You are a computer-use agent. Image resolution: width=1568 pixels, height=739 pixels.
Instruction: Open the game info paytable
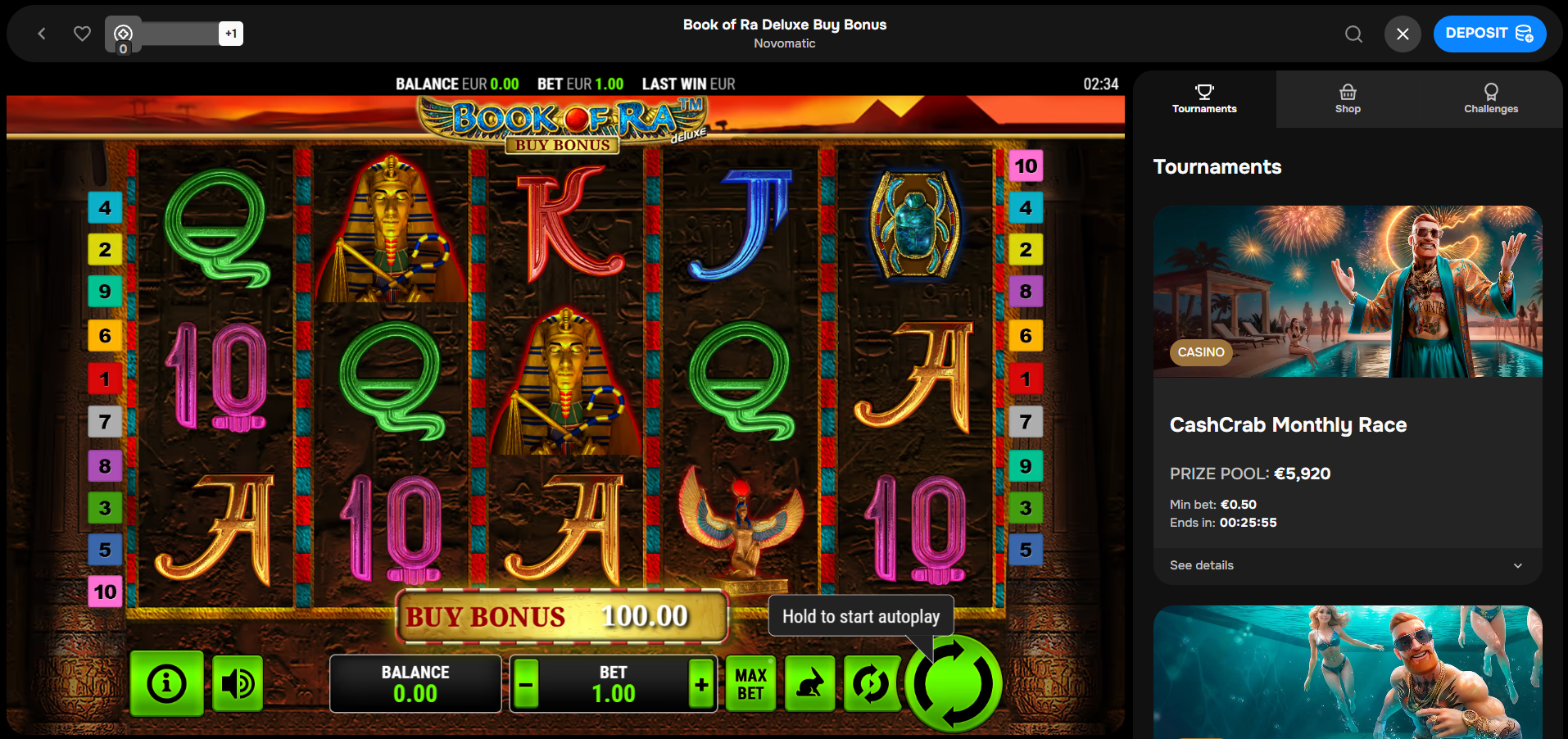(167, 683)
